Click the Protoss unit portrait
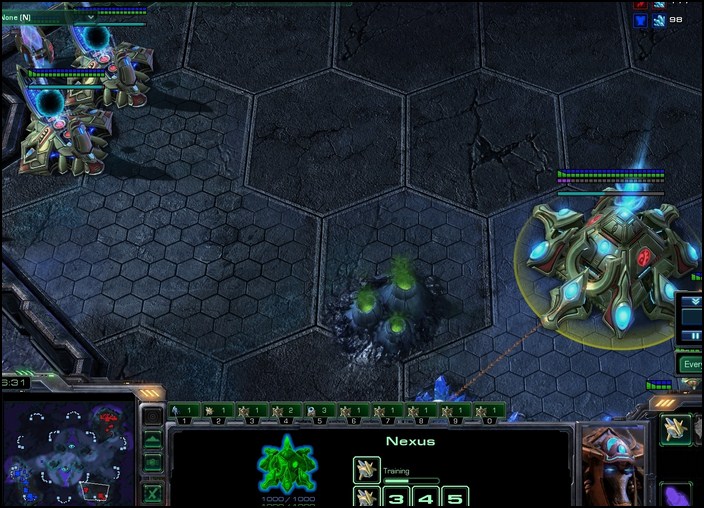 click(x=613, y=466)
